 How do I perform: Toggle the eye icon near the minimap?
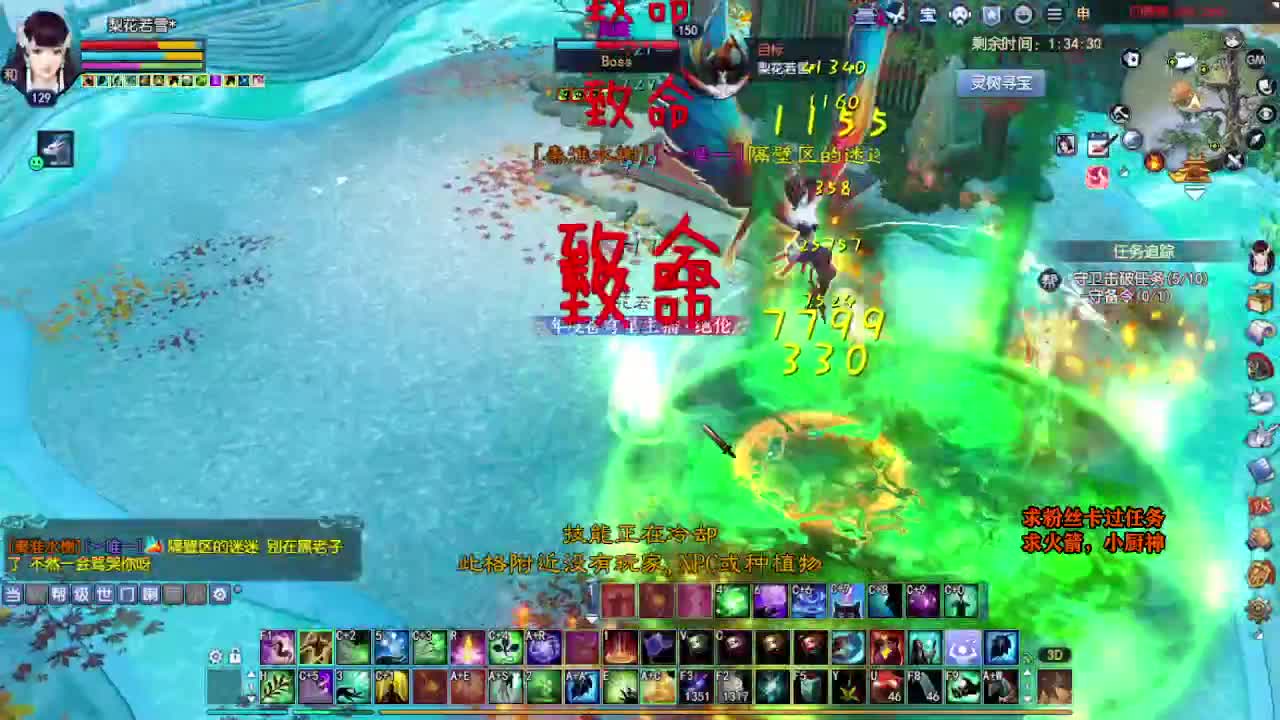pos(1267,112)
